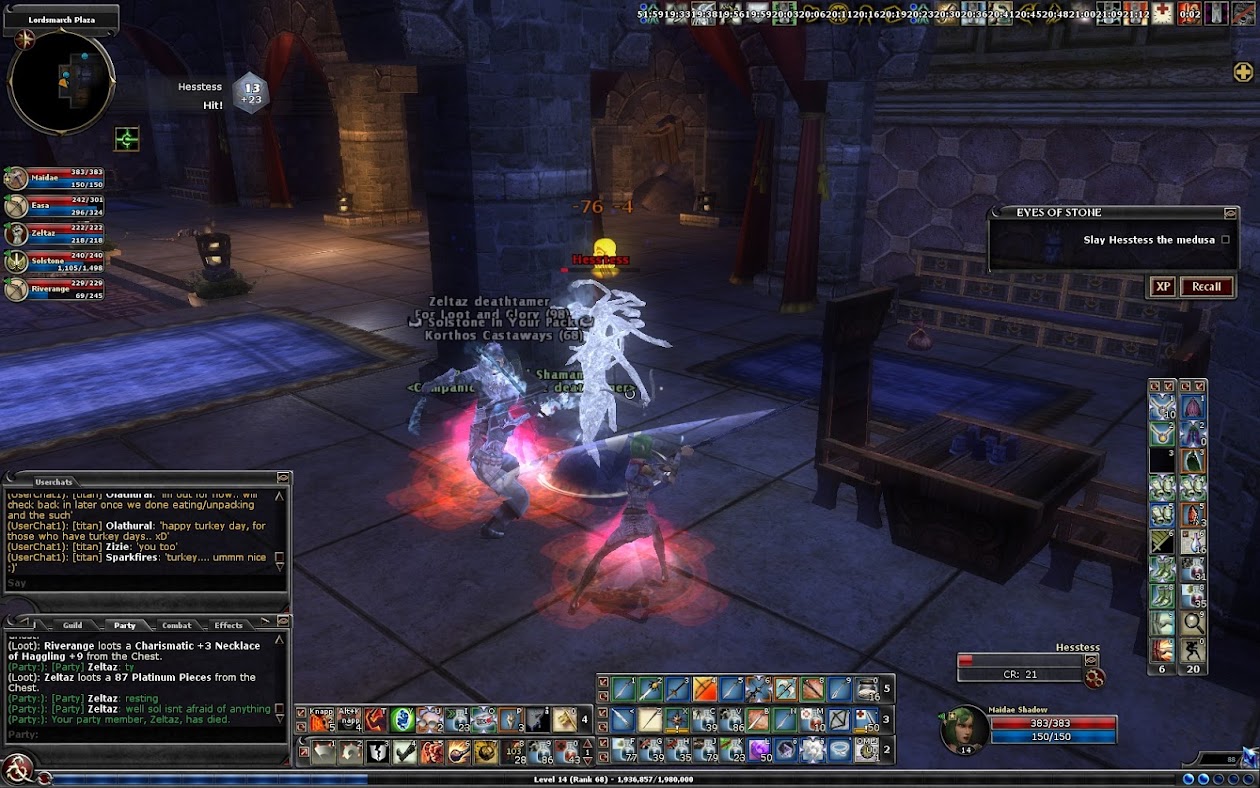Select the Userchats tab

(53, 481)
